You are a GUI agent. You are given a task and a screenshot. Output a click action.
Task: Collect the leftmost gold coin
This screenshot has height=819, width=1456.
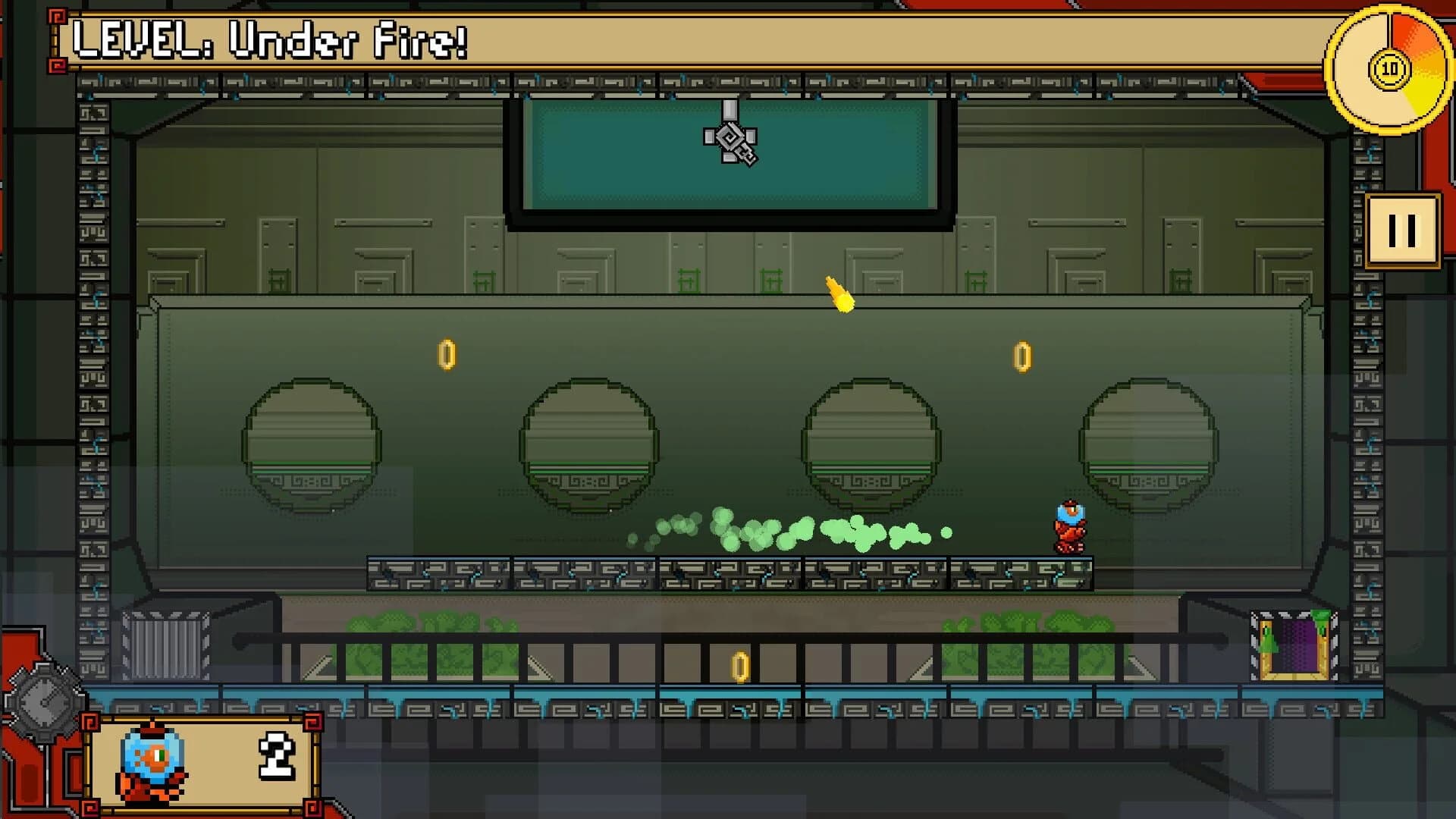447,353
